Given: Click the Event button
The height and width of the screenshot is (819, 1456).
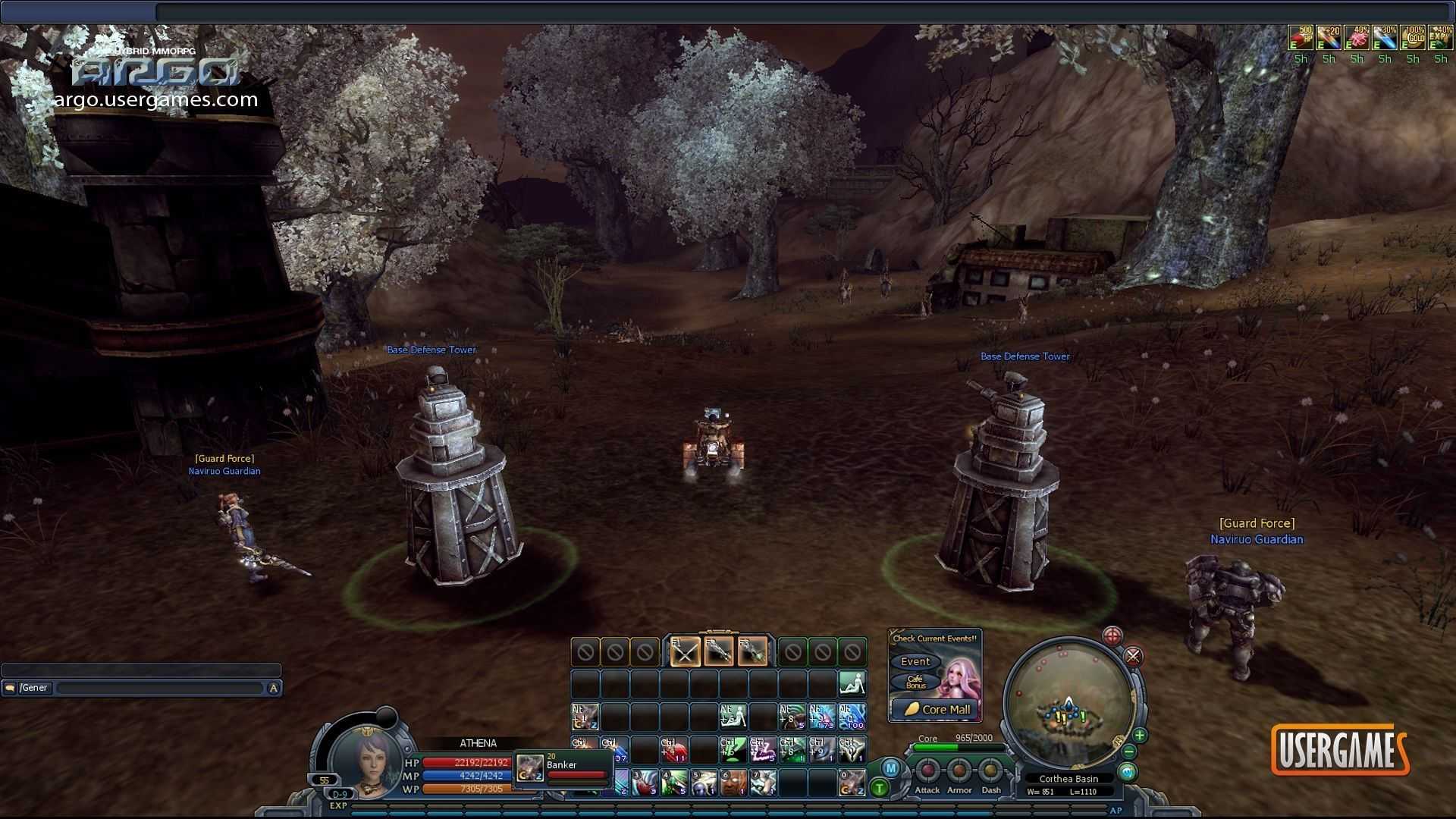Looking at the screenshot, I should coord(915,661).
